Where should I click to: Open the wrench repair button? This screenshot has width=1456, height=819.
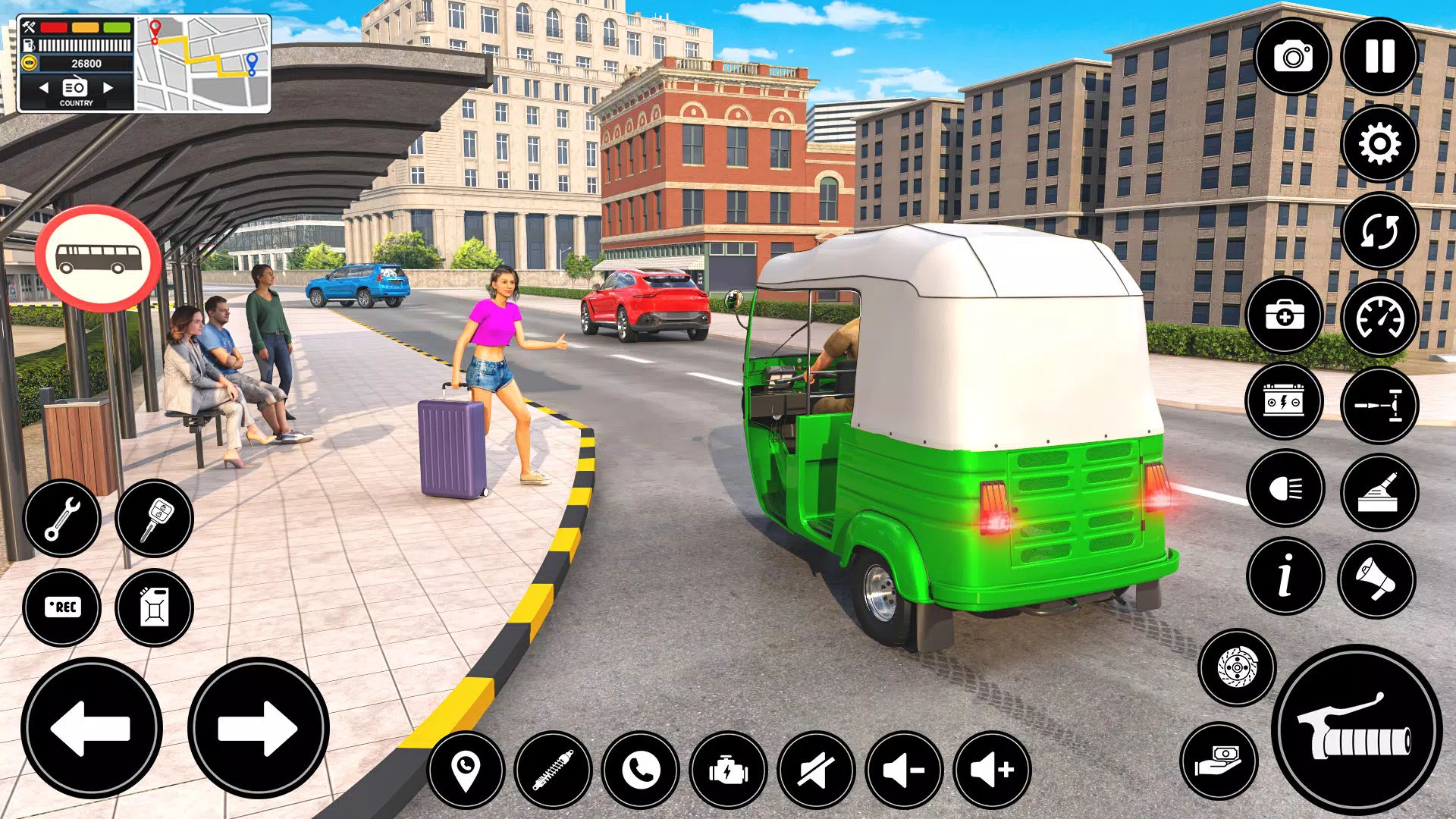click(62, 519)
